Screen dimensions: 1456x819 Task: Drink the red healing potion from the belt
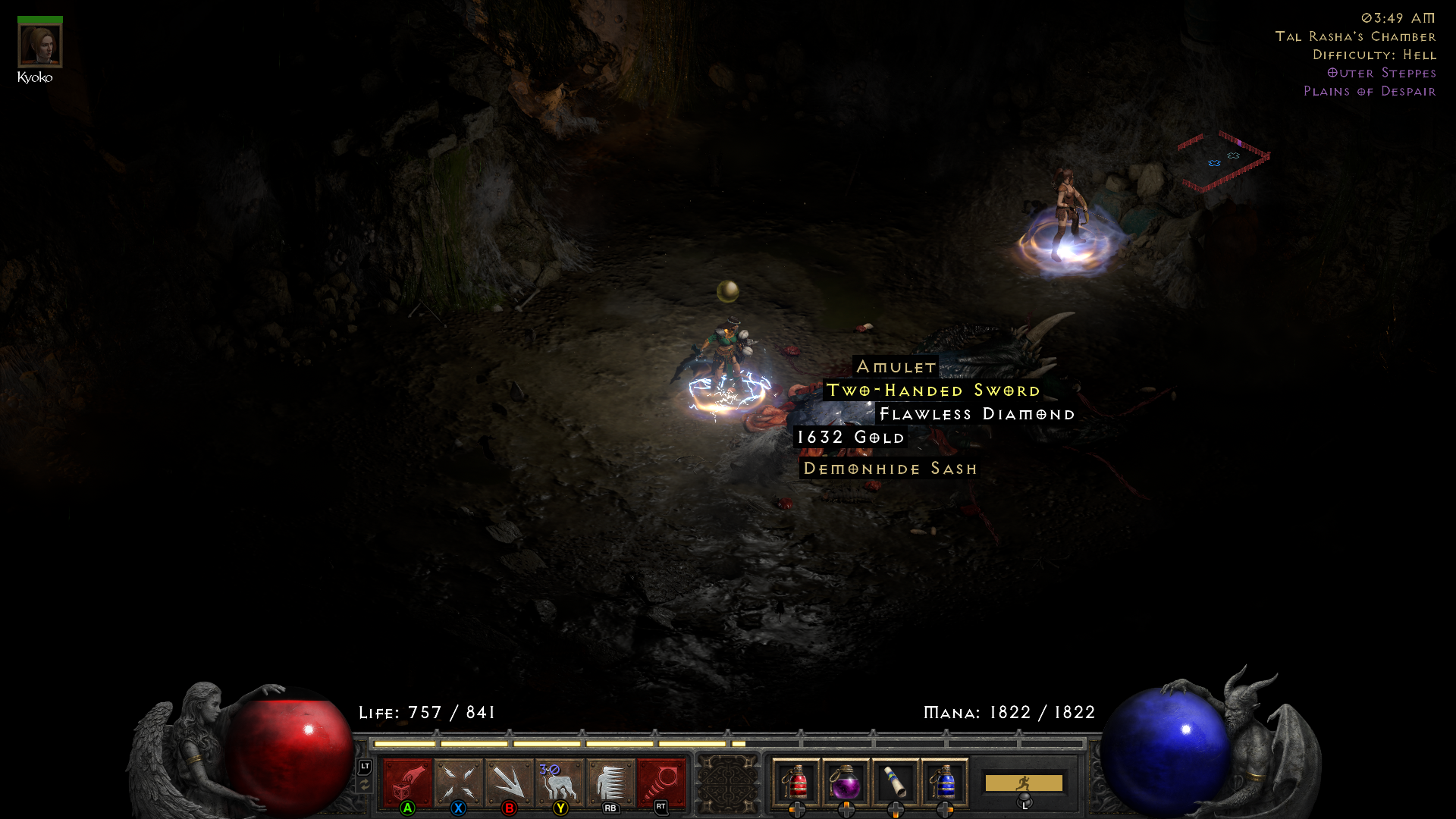(795, 783)
